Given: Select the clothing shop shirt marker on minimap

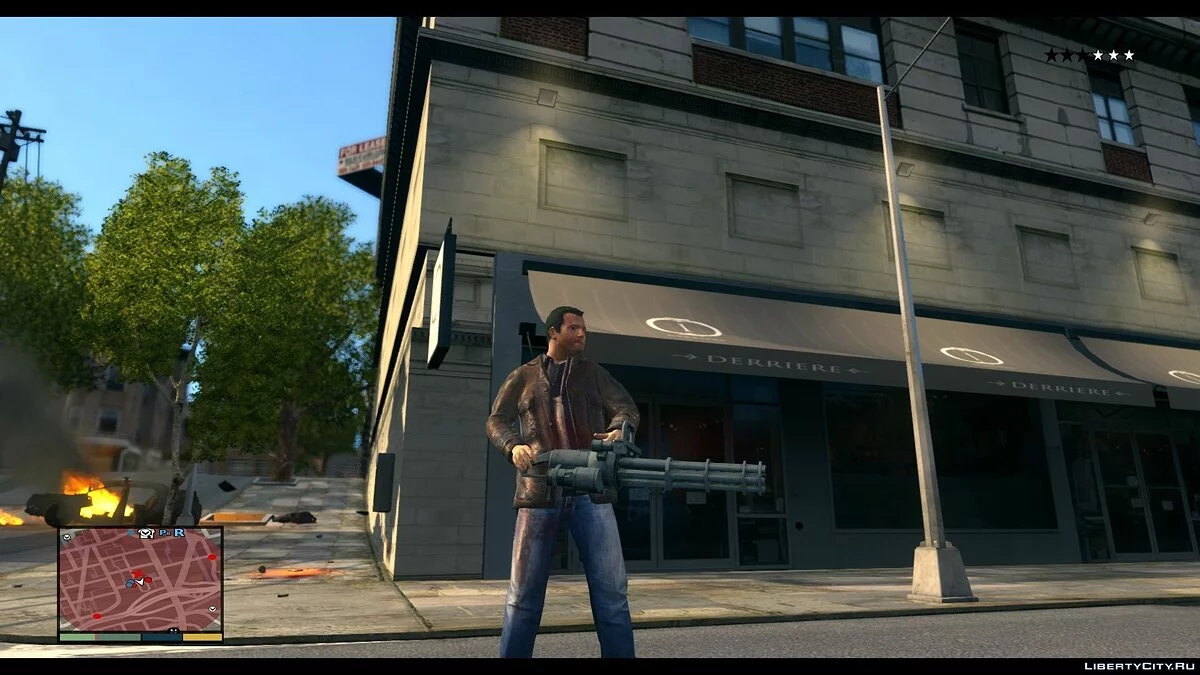Looking at the screenshot, I should click(147, 533).
